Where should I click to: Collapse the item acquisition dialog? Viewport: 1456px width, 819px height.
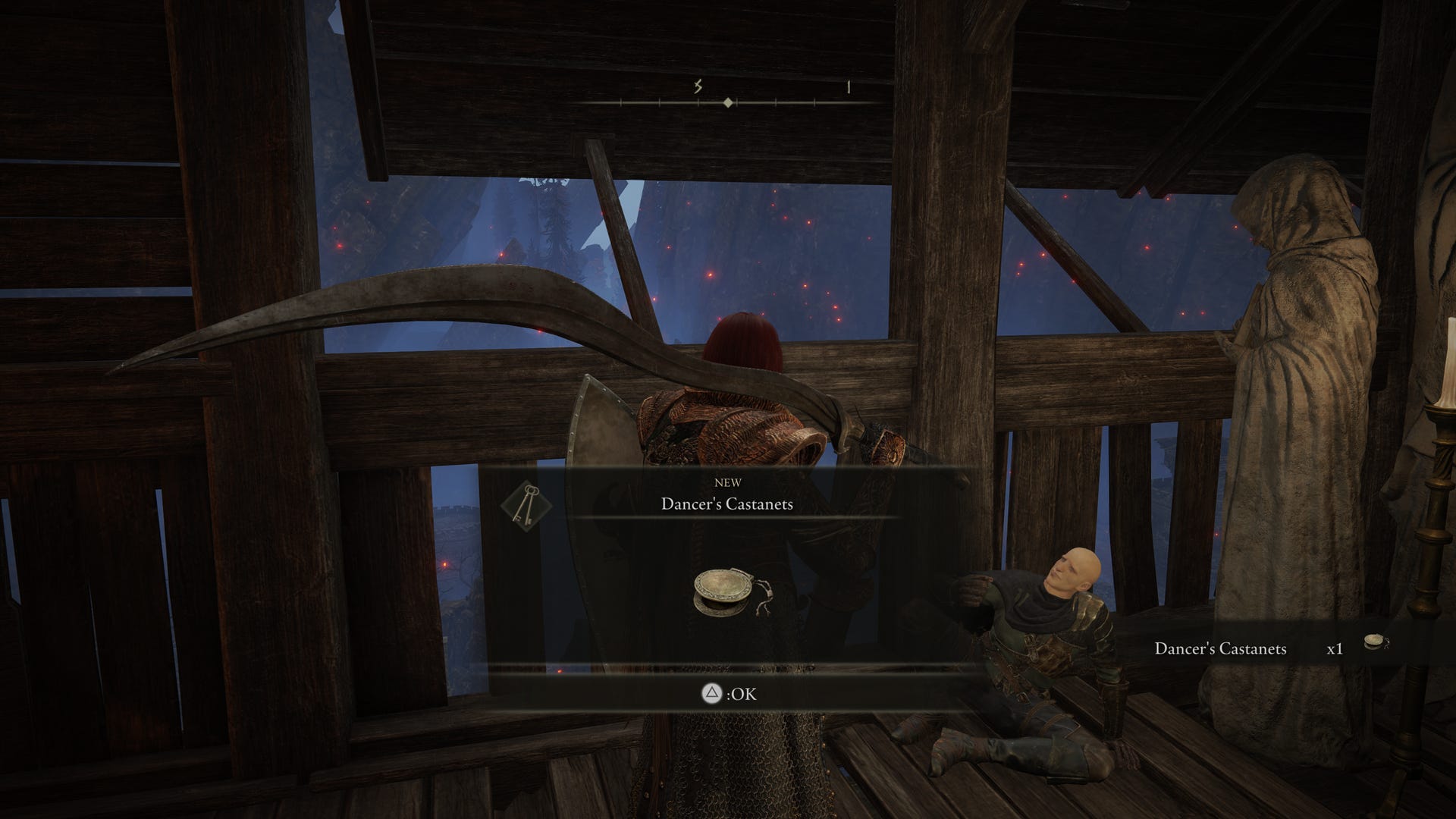point(726,692)
